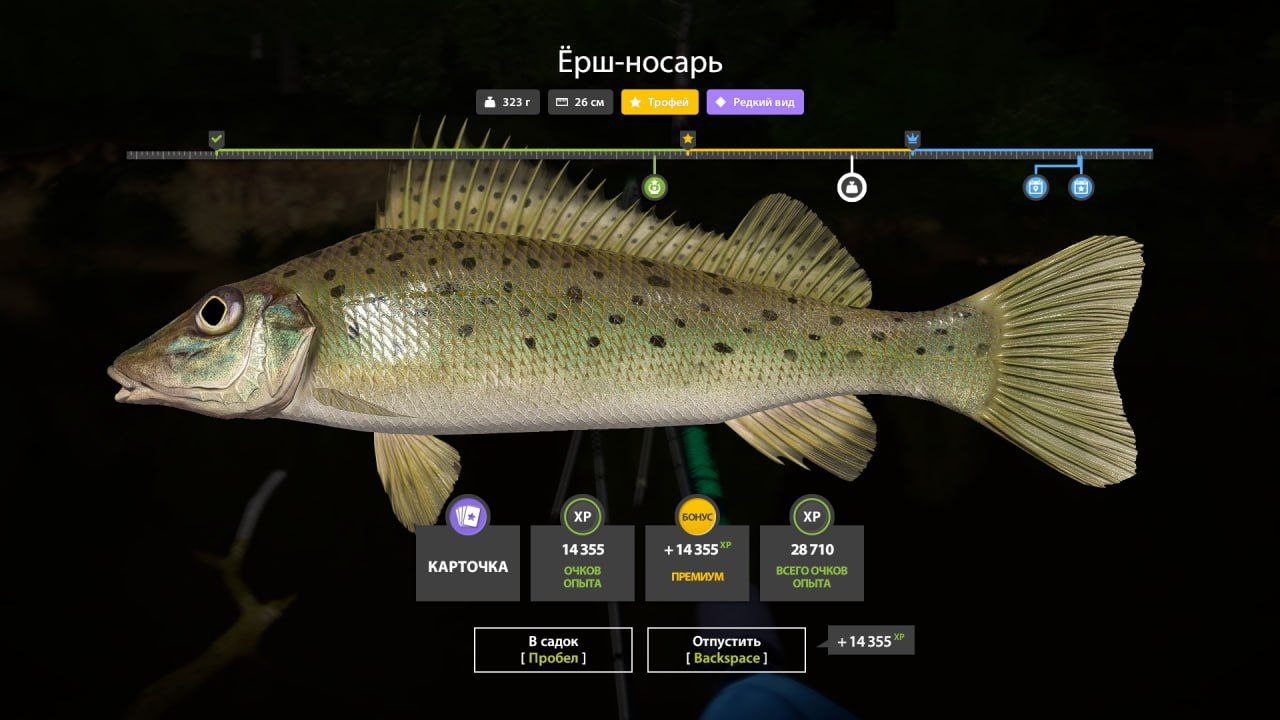The height and width of the screenshot is (720, 1280).
Task: Release the fish with Отпустить button
Action: point(726,649)
